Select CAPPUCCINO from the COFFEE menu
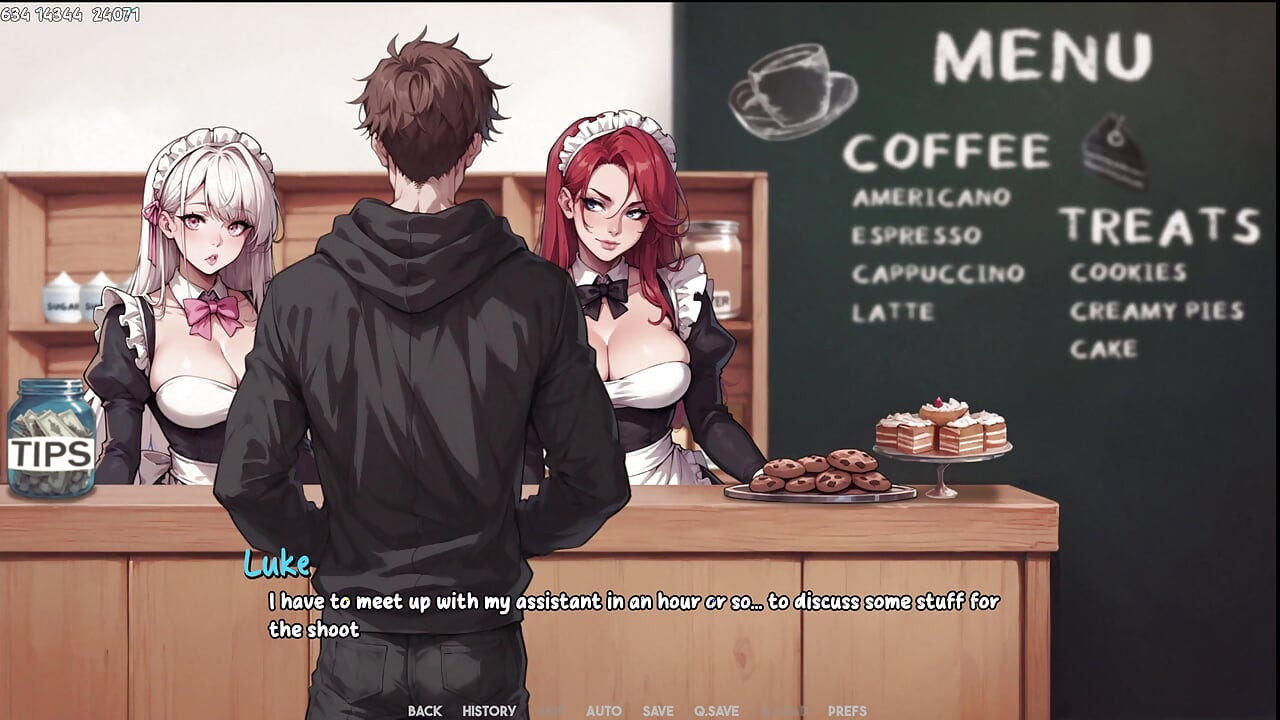Image resolution: width=1280 pixels, height=720 pixels. [x=940, y=273]
